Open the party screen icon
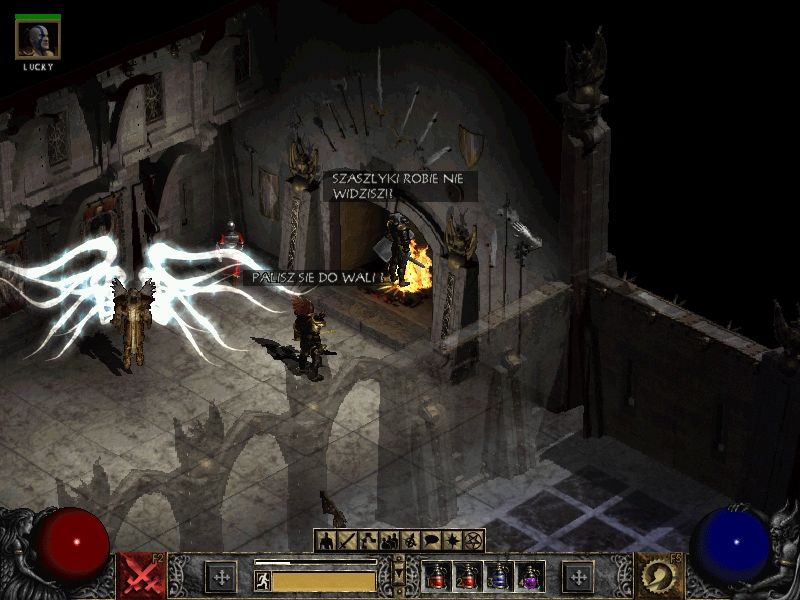This screenshot has height=600, width=800. coord(388,541)
